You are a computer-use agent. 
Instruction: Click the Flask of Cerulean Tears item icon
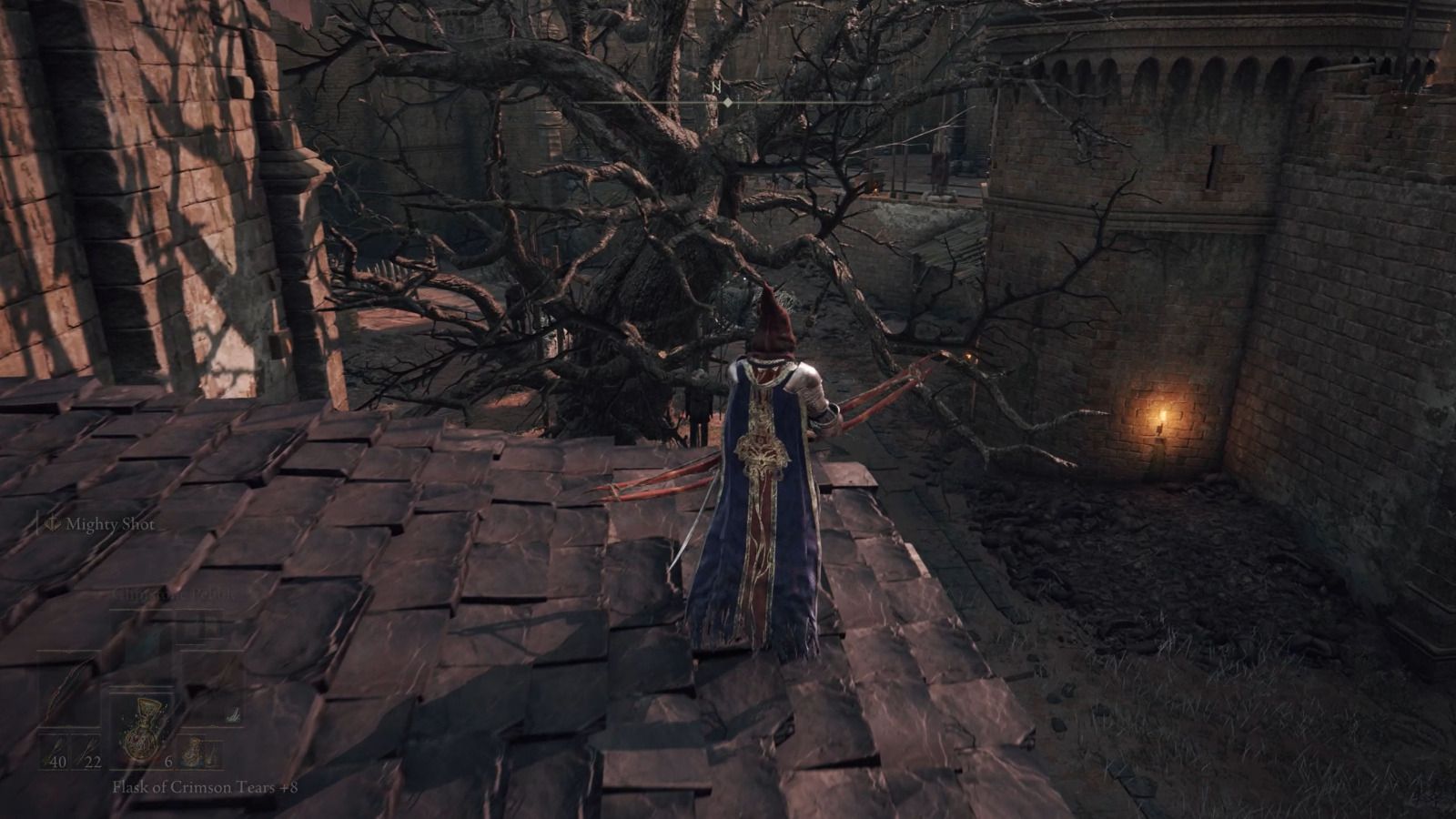pos(191,752)
